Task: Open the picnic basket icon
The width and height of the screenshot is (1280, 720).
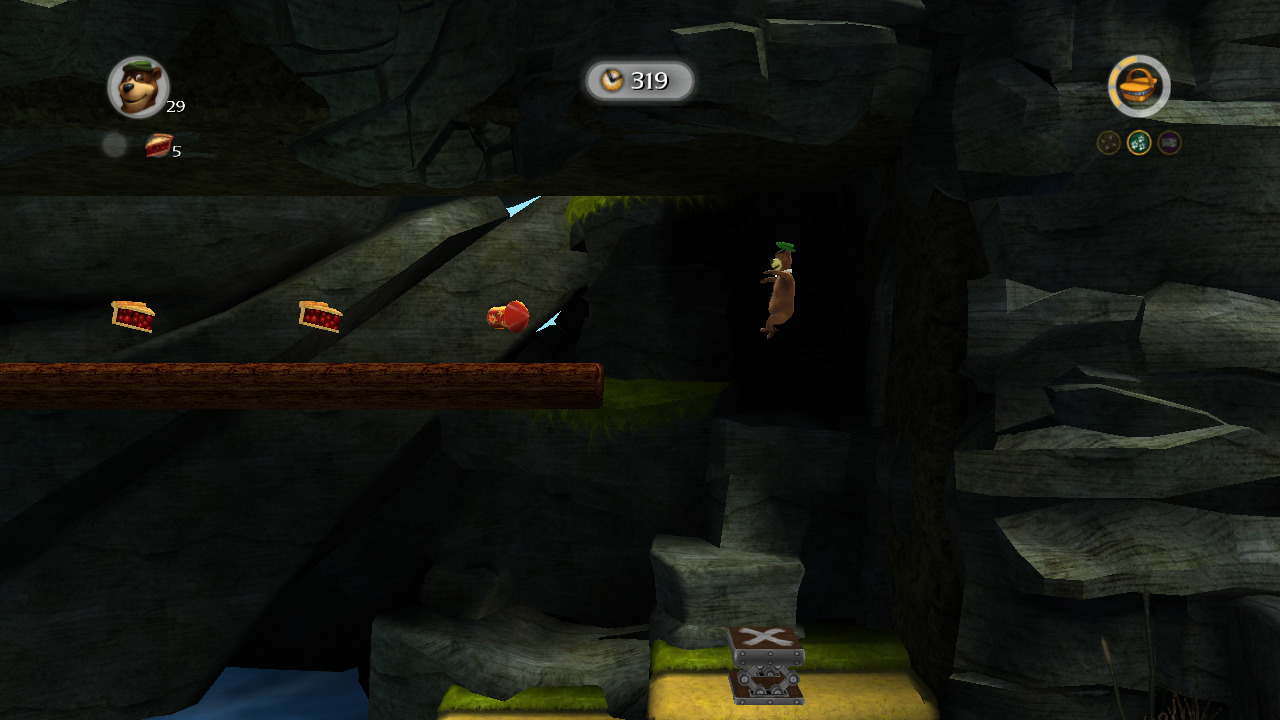Action: (1139, 87)
